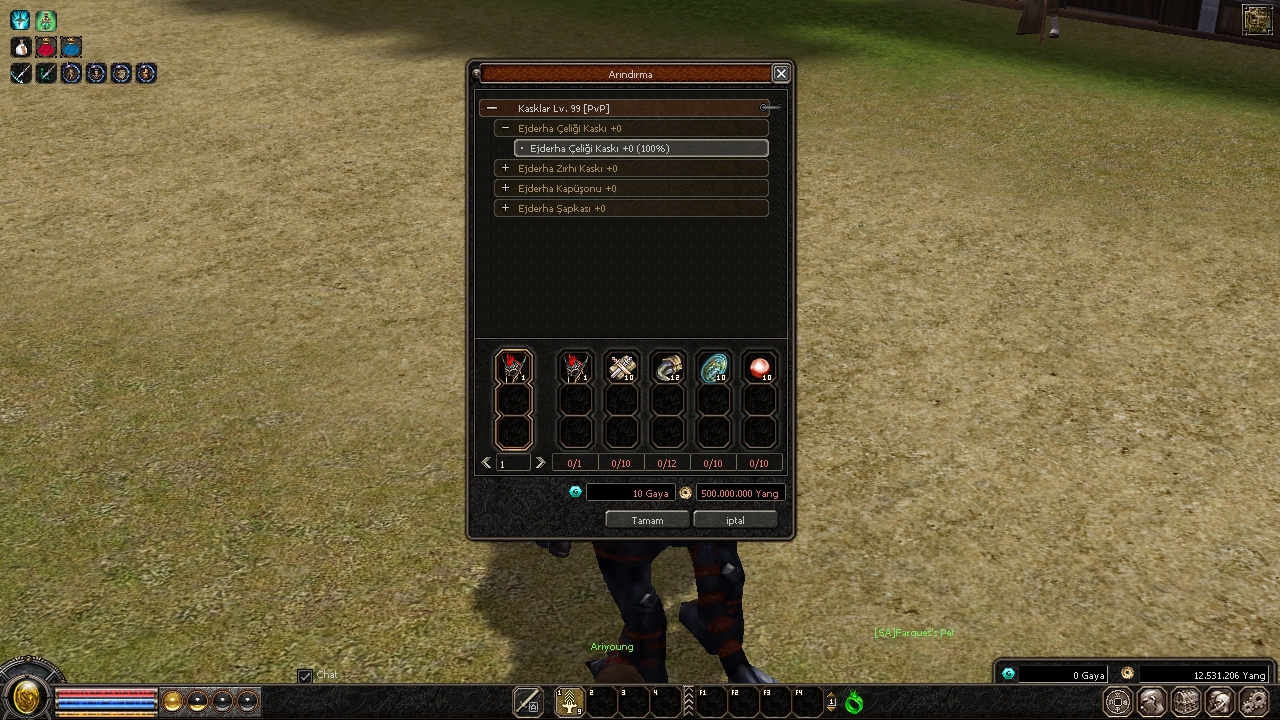The image size is (1280, 720).
Task: Collapse the Kasklar Lv. 99 [PvP] category
Action: (x=492, y=108)
